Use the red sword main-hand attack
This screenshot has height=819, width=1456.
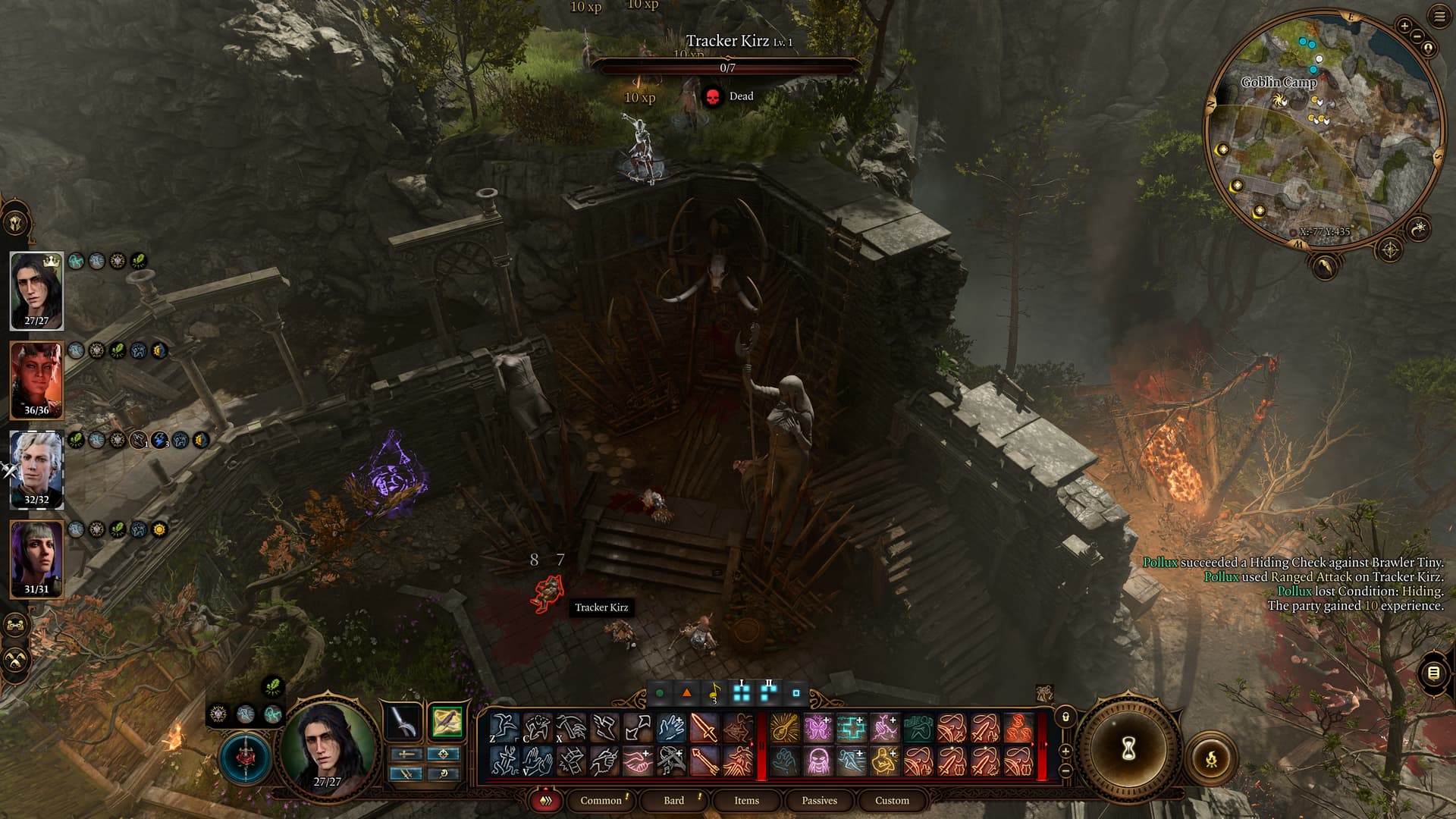704,729
